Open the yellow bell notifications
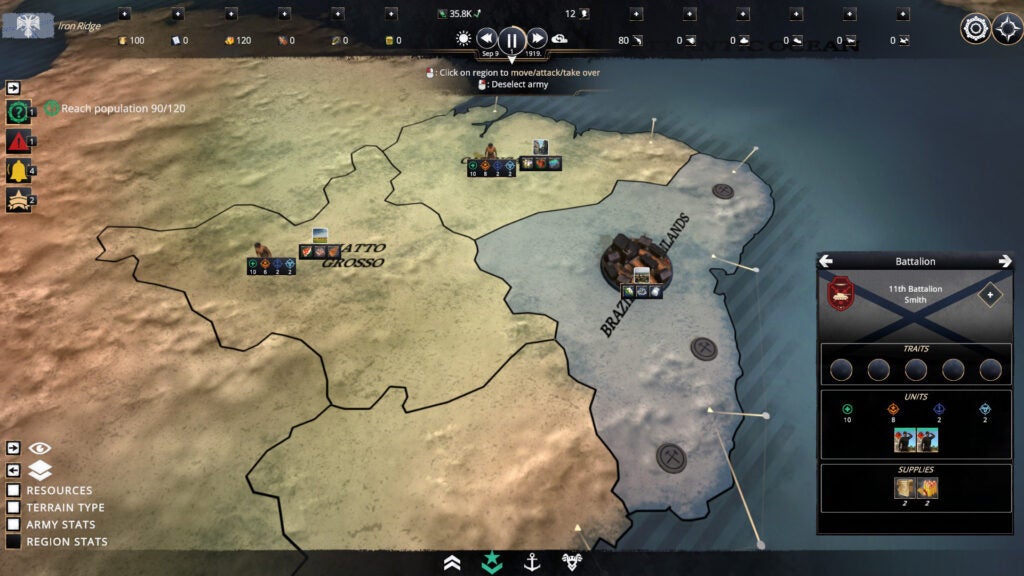1024x576 pixels. [x=17, y=170]
